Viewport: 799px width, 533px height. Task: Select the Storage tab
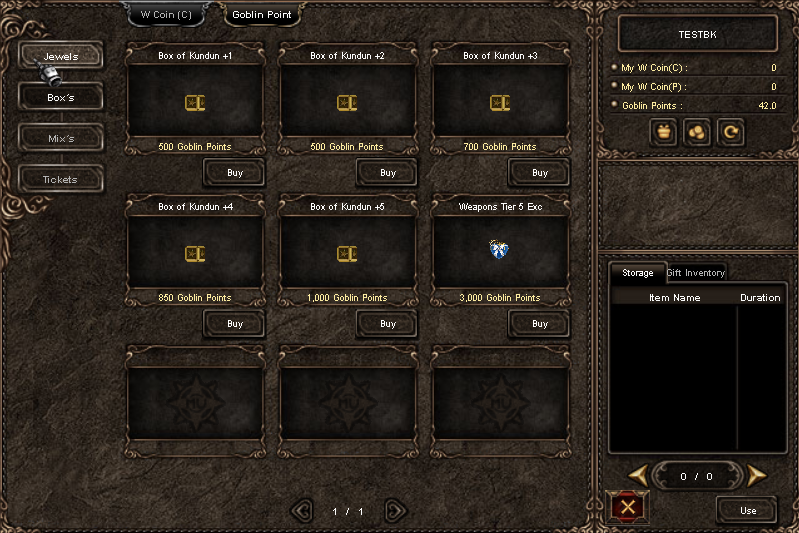point(637,273)
